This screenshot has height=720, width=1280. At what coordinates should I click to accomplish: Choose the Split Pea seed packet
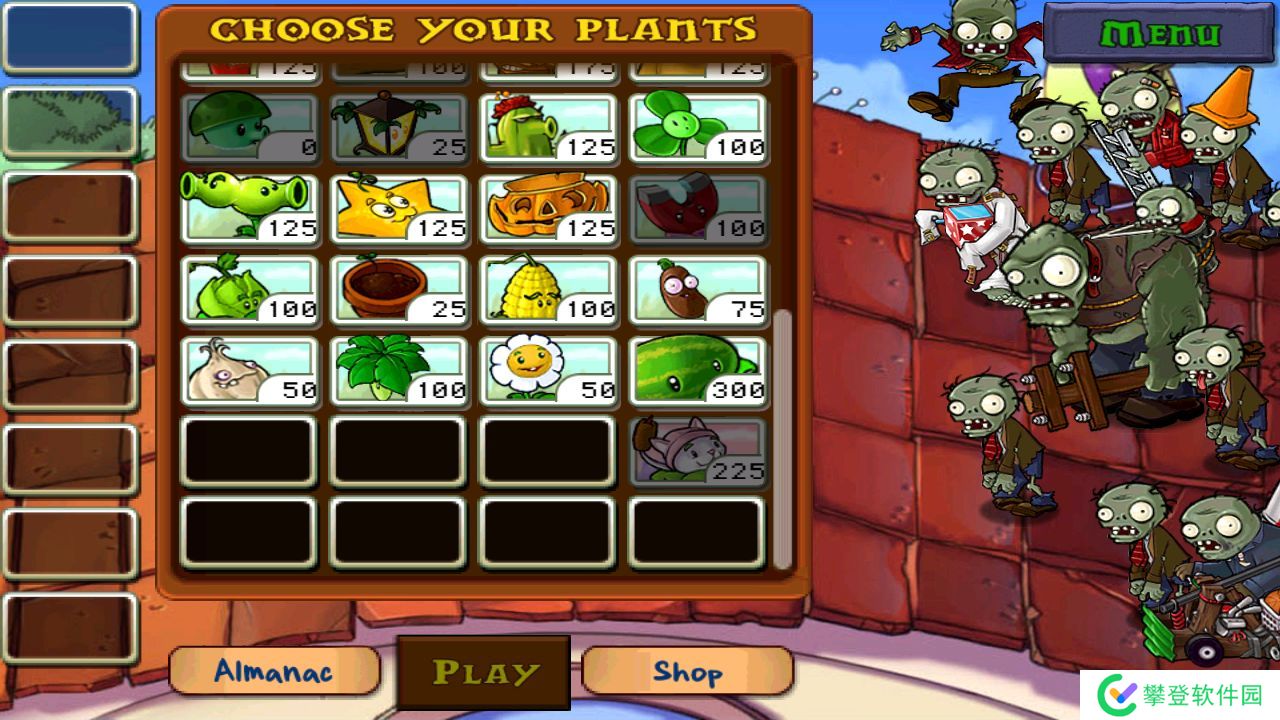250,209
